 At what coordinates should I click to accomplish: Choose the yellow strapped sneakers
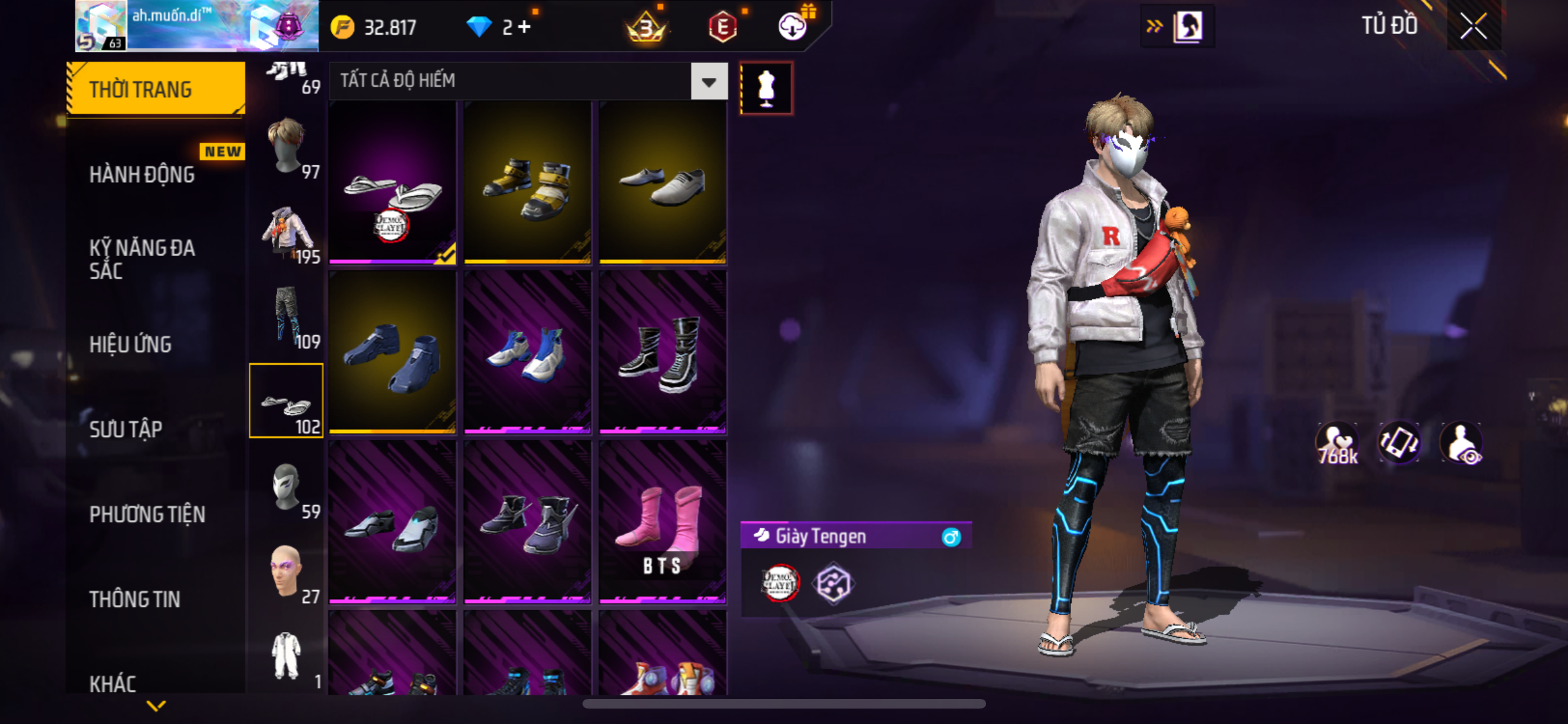[527, 183]
